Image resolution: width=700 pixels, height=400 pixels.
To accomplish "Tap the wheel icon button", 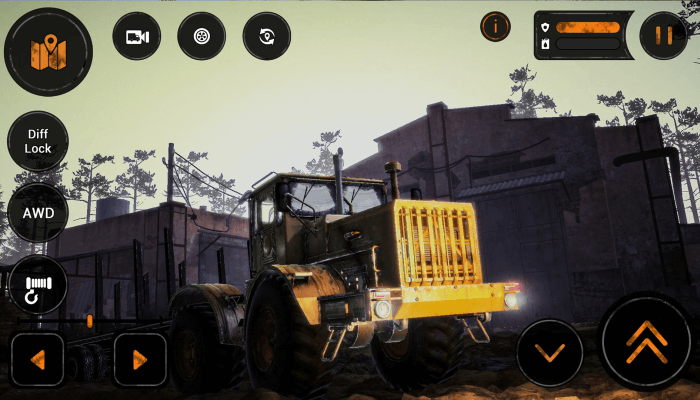I will tap(201, 36).
